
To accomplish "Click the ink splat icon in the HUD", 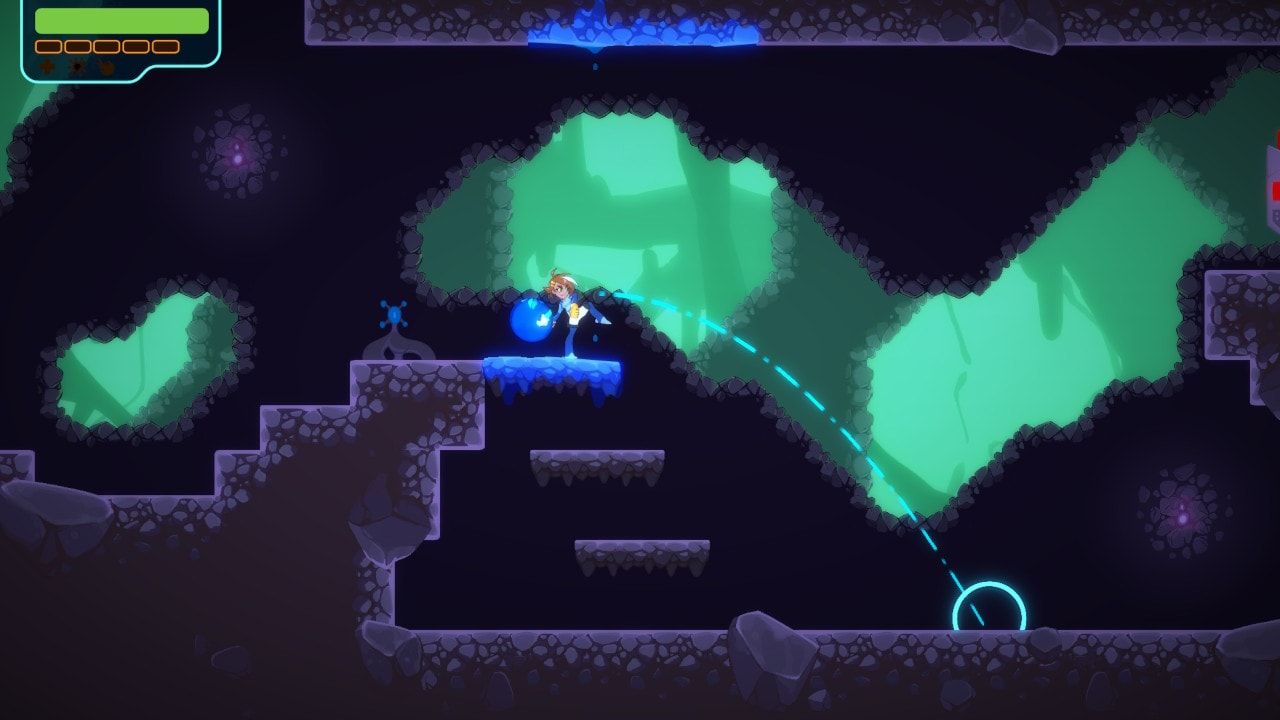I will click(x=78, y=66).
